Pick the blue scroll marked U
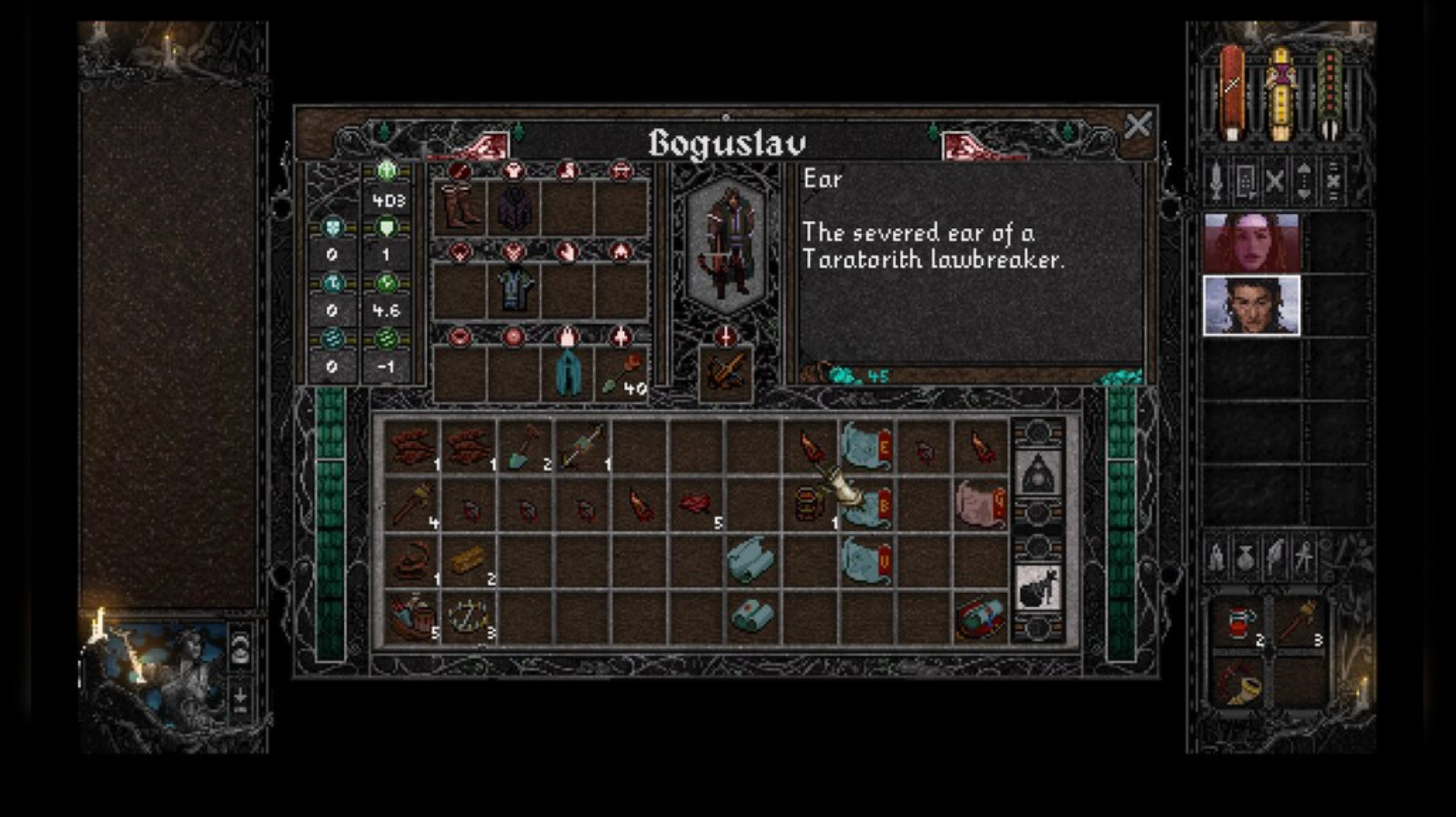The height and width of the screenshot is (817, 1456). (866, 561)
